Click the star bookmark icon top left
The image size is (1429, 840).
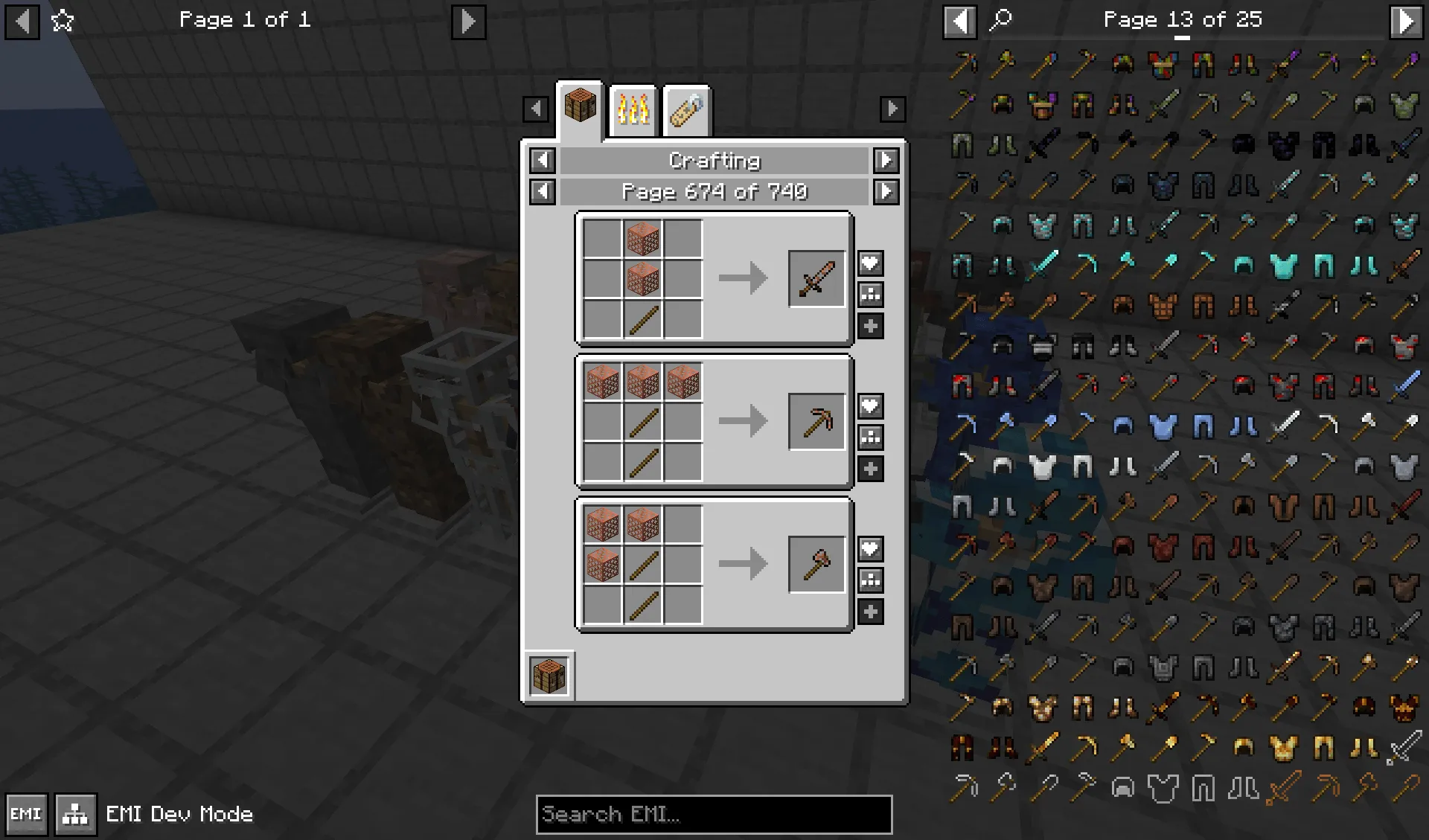click(x=64, y=20)
